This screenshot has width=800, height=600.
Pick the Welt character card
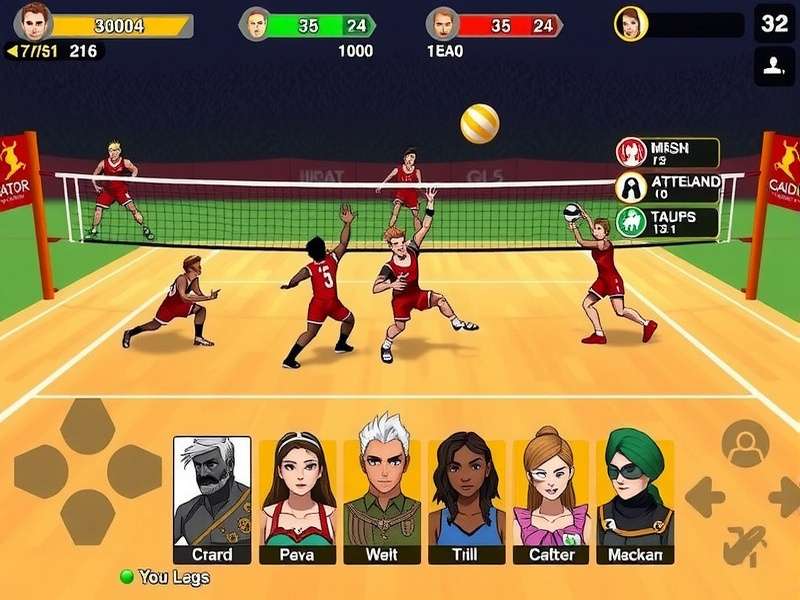[x=382, y=500]
